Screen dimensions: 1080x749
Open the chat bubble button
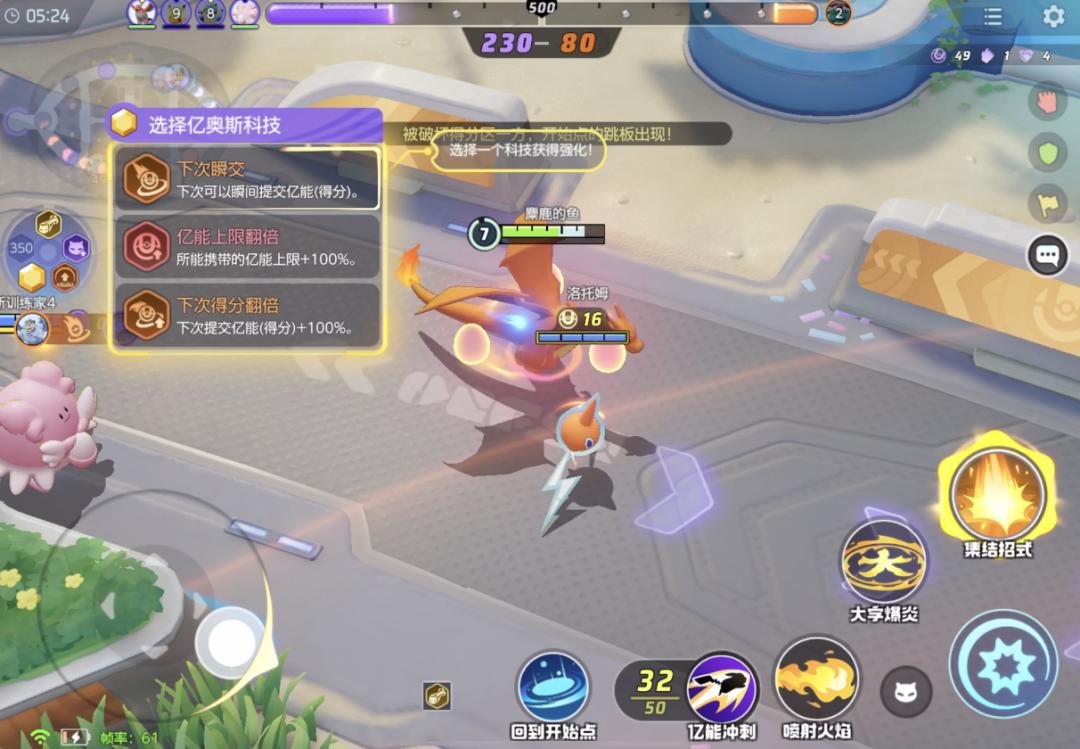[x=1047, y=255]
